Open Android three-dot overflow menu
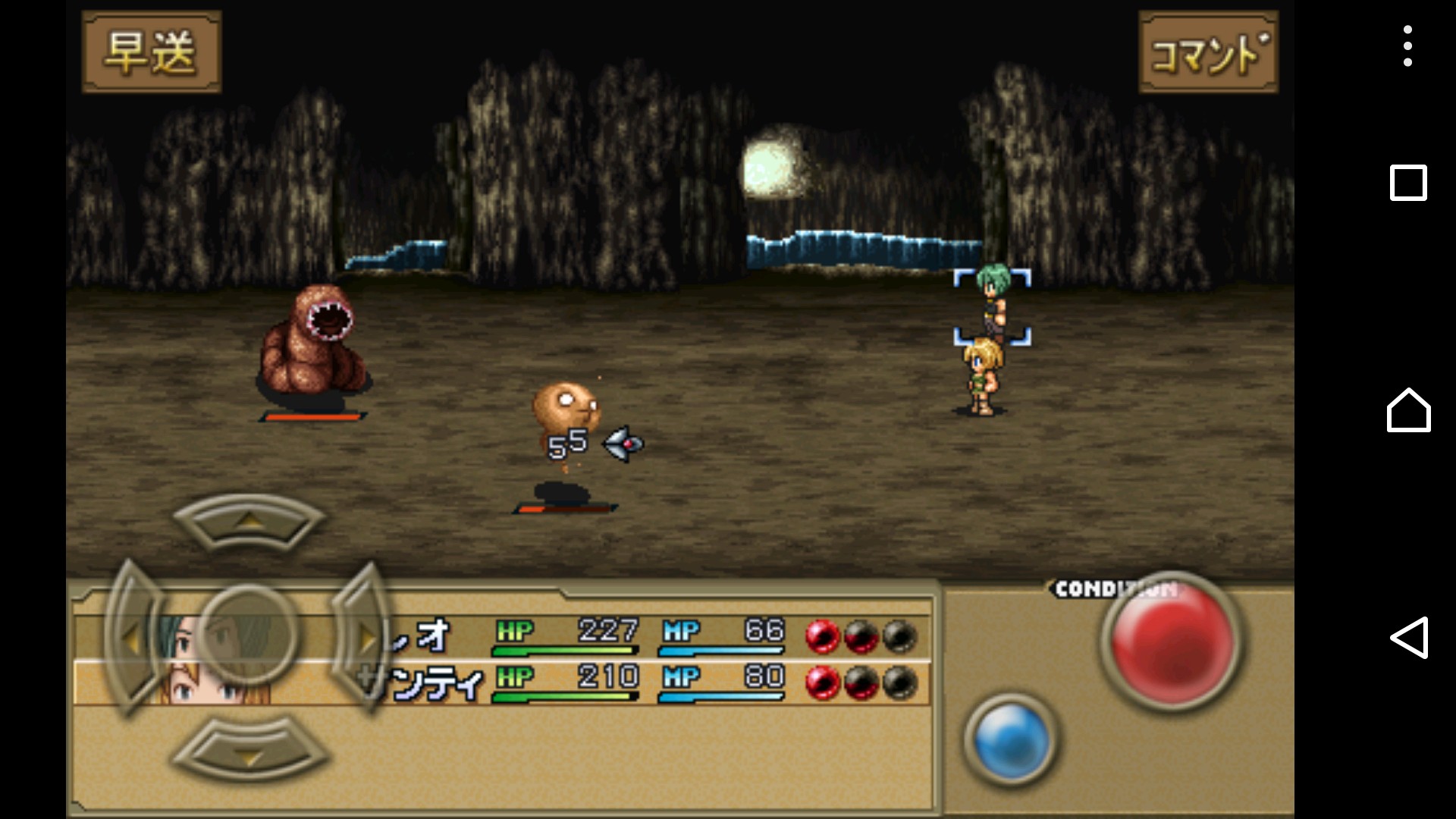 pyautogui.click(x=1407, y=46)
